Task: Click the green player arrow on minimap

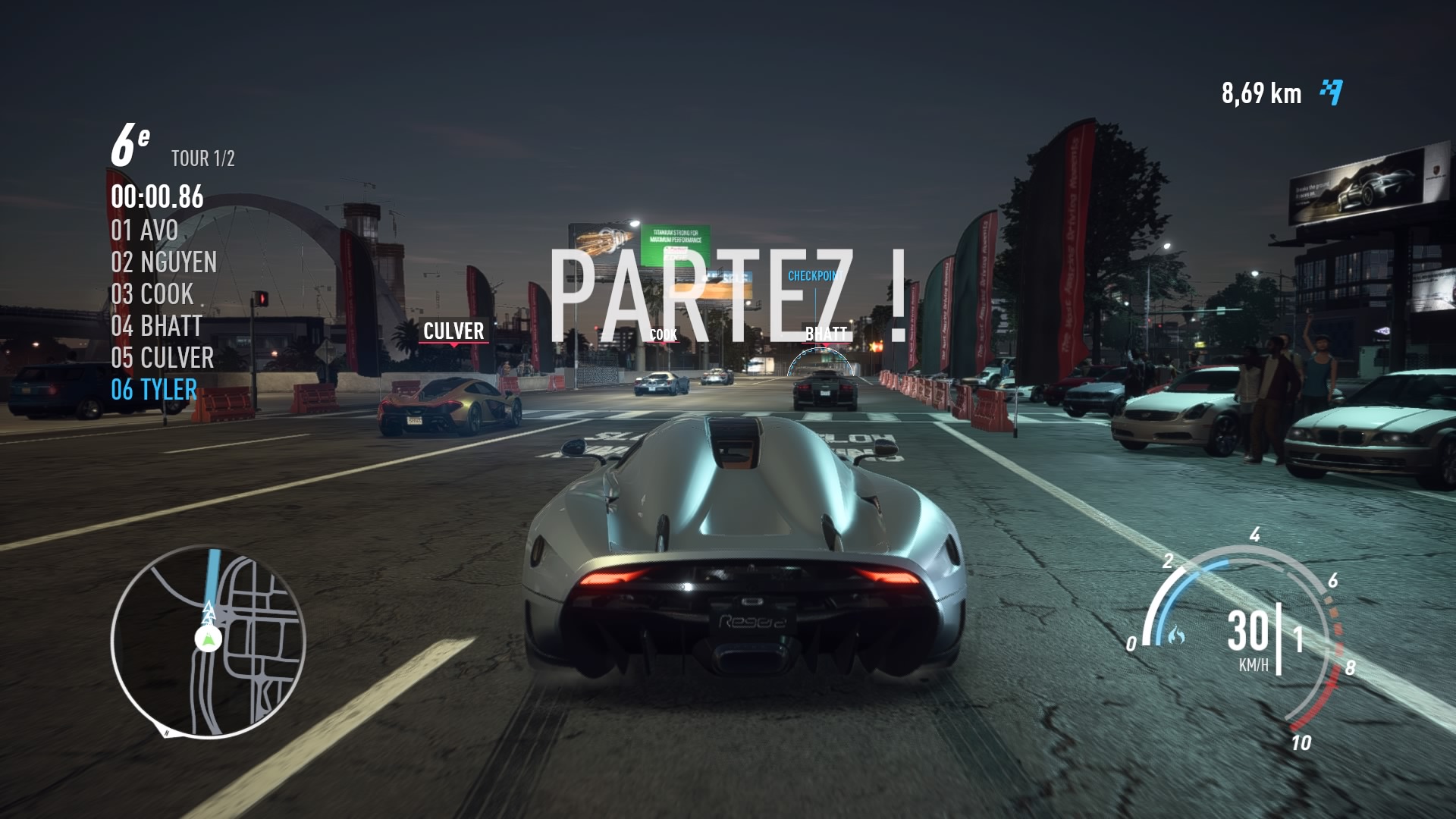Action: (208, 639)
